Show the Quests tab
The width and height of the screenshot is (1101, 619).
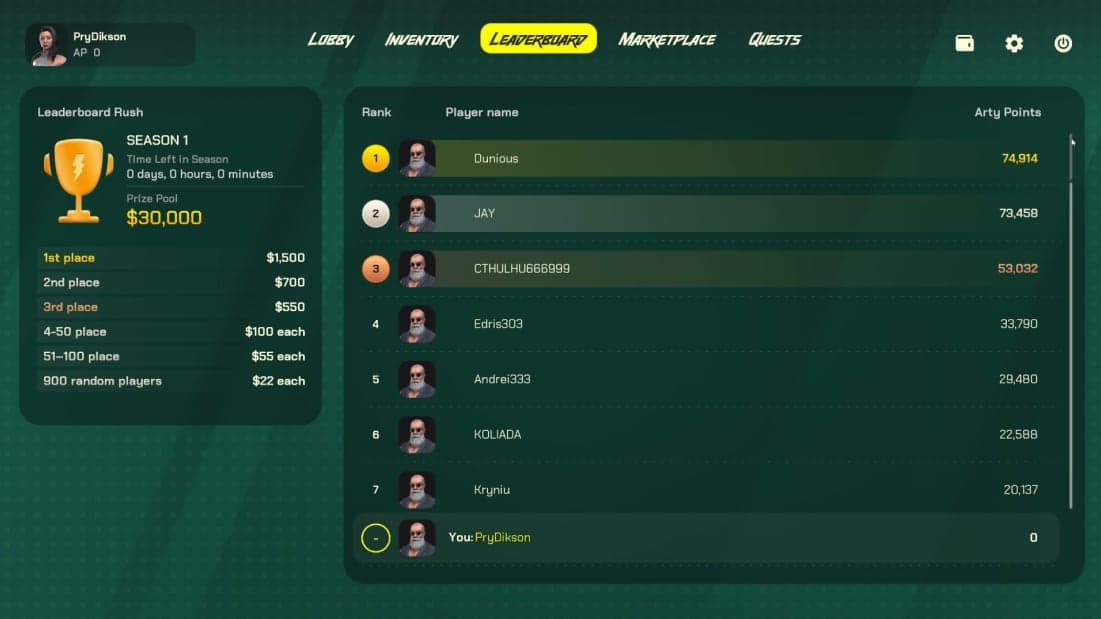point(774,40)
